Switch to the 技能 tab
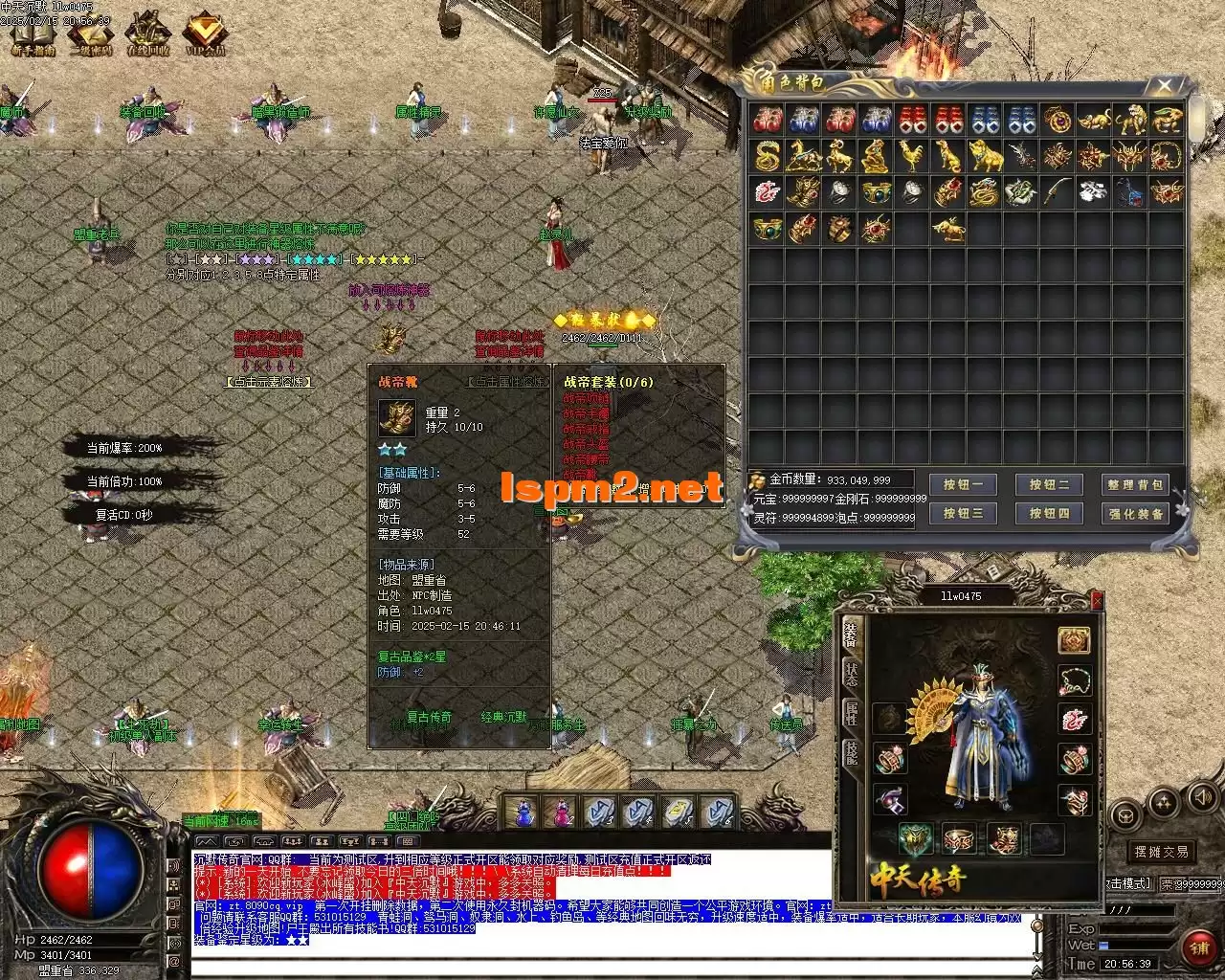 pos(850,752)
